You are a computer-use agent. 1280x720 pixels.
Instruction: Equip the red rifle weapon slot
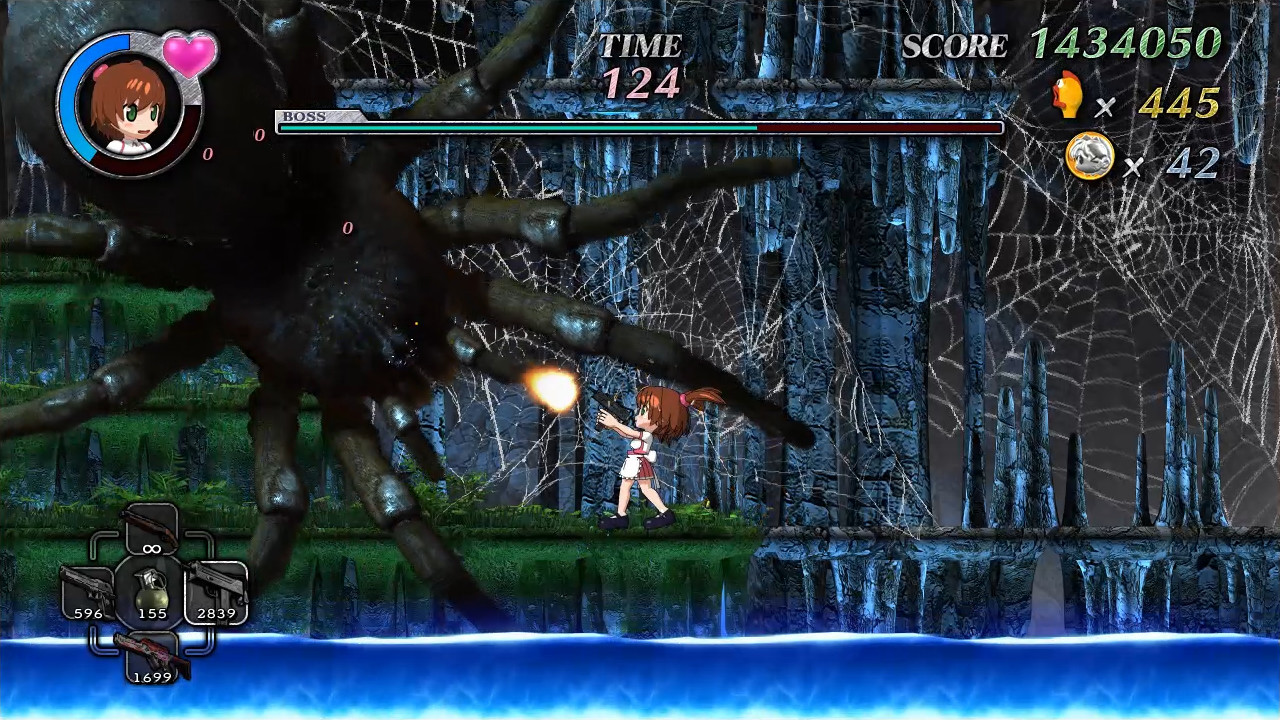[x=152, y=656]
